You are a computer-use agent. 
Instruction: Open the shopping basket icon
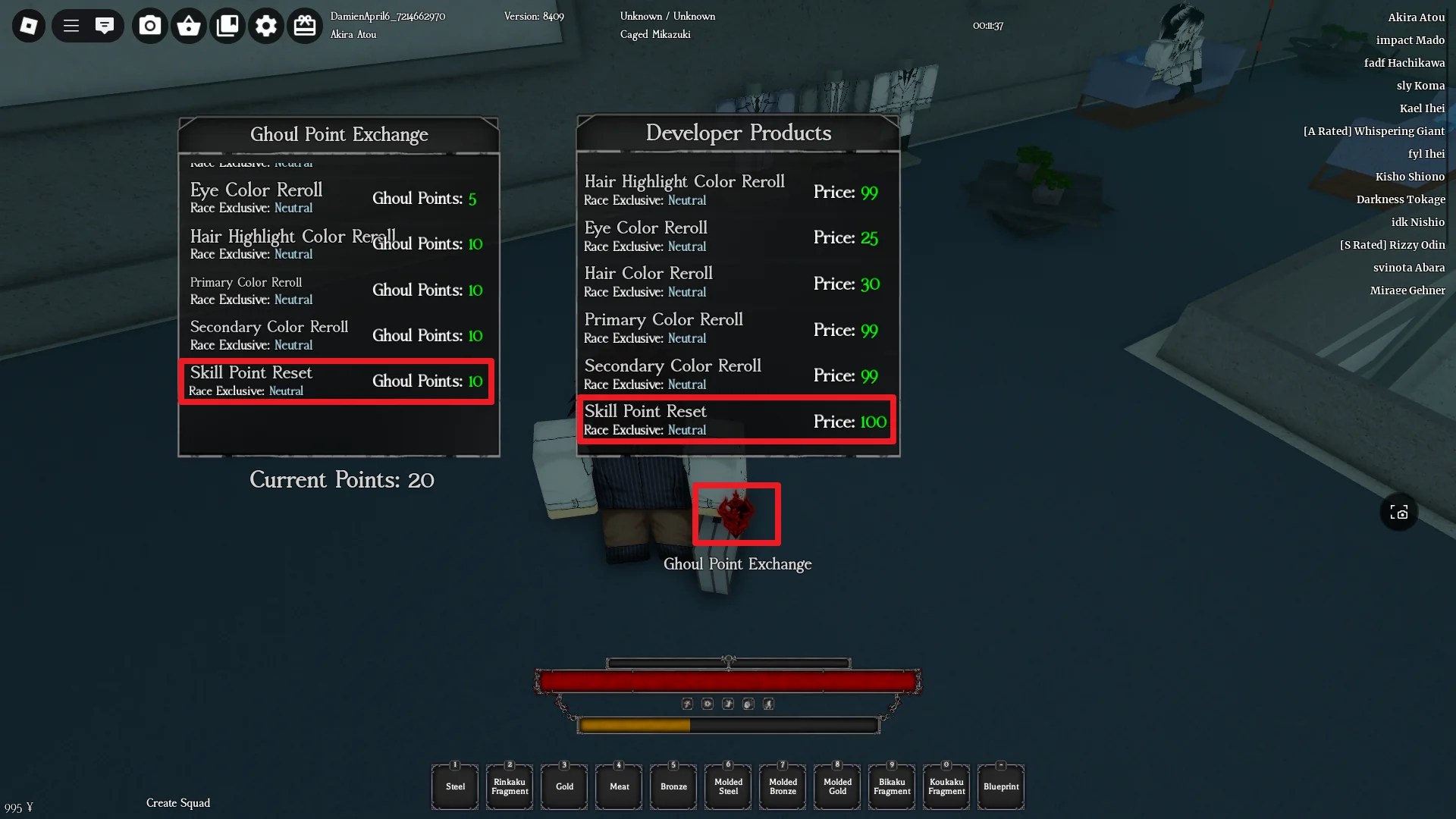pos(189,25)
